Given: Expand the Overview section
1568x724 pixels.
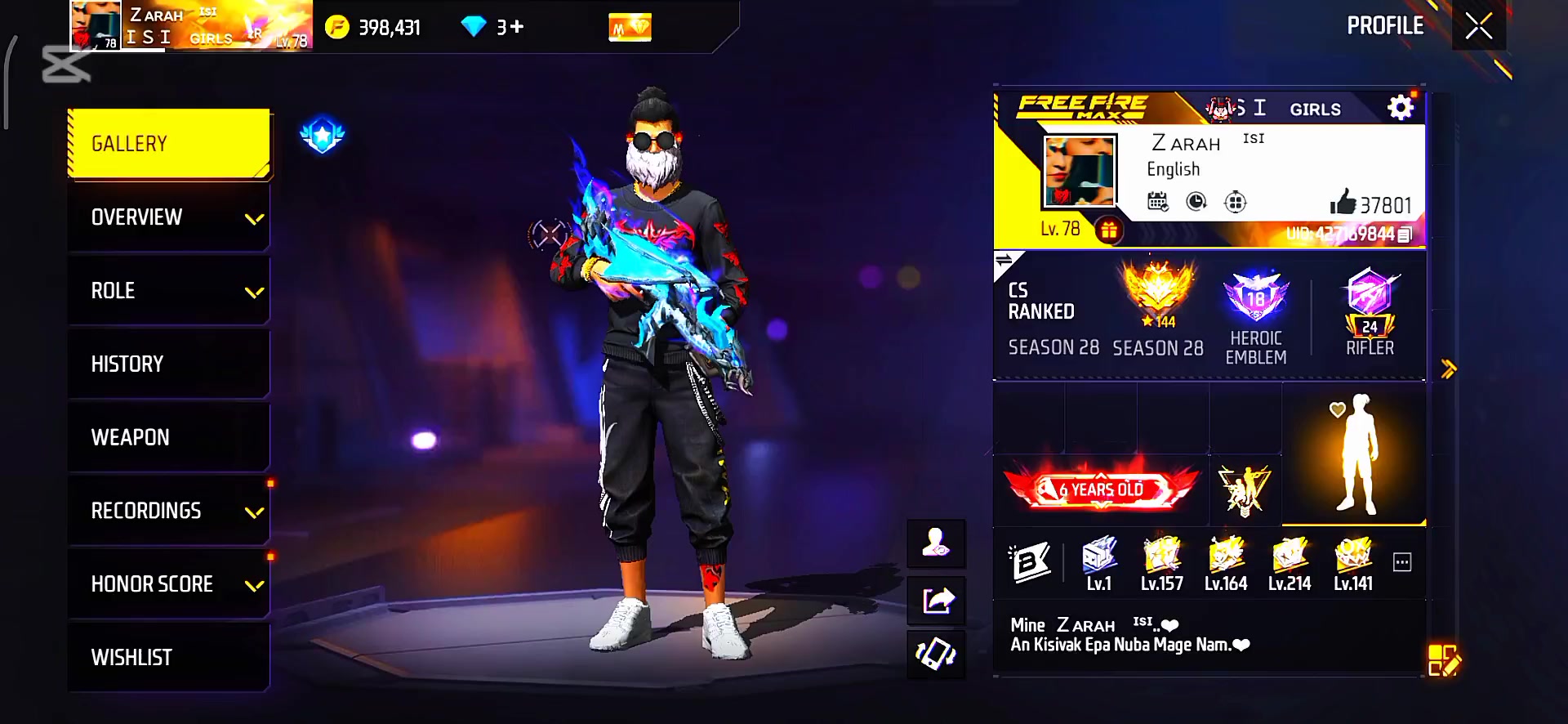Looking at the screenshot, I should pyautogui.click(x=169, y=217).
